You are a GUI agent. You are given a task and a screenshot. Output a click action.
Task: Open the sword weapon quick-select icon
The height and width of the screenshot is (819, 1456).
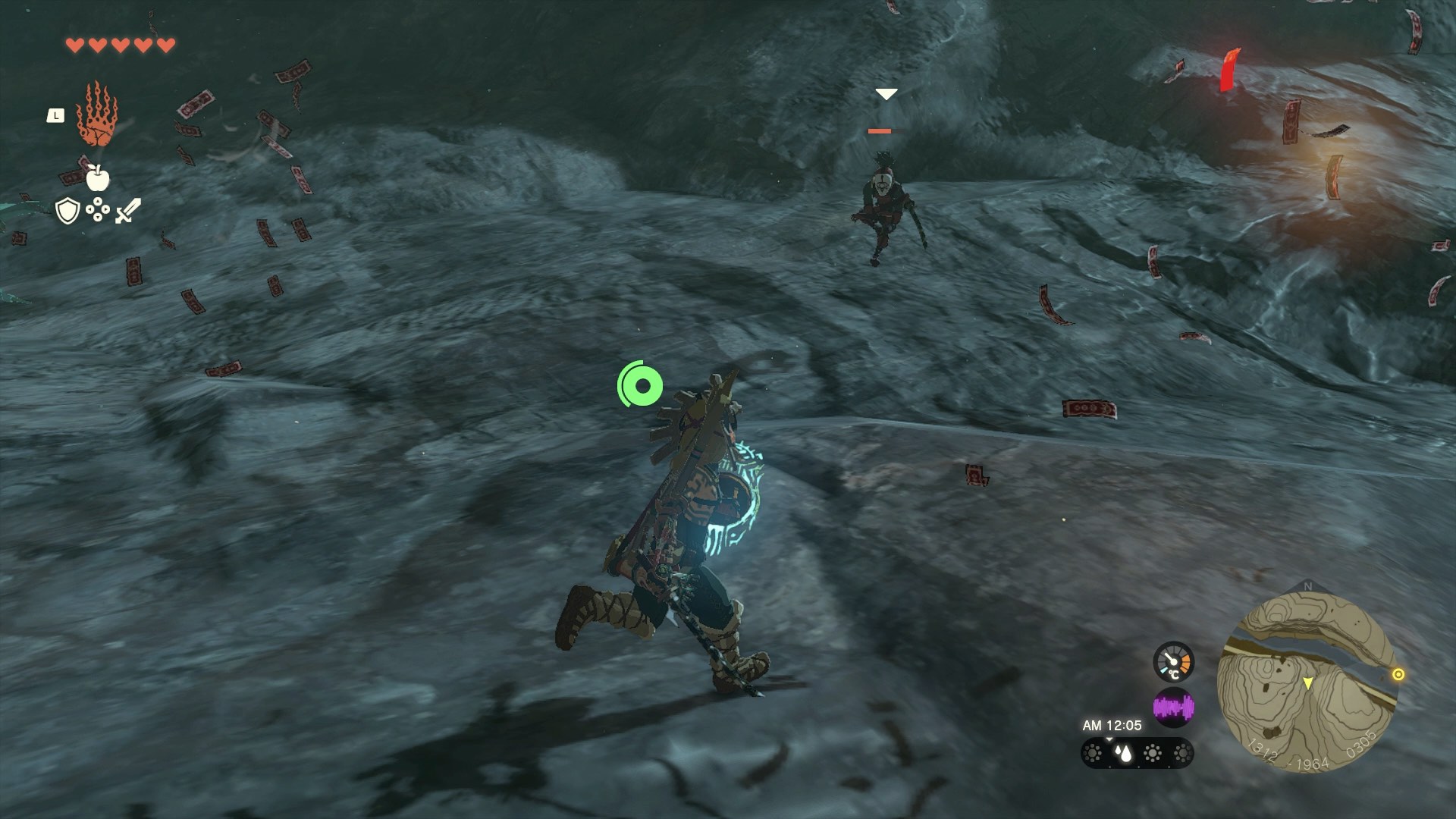pyautogui.click(x=127, y=211)
